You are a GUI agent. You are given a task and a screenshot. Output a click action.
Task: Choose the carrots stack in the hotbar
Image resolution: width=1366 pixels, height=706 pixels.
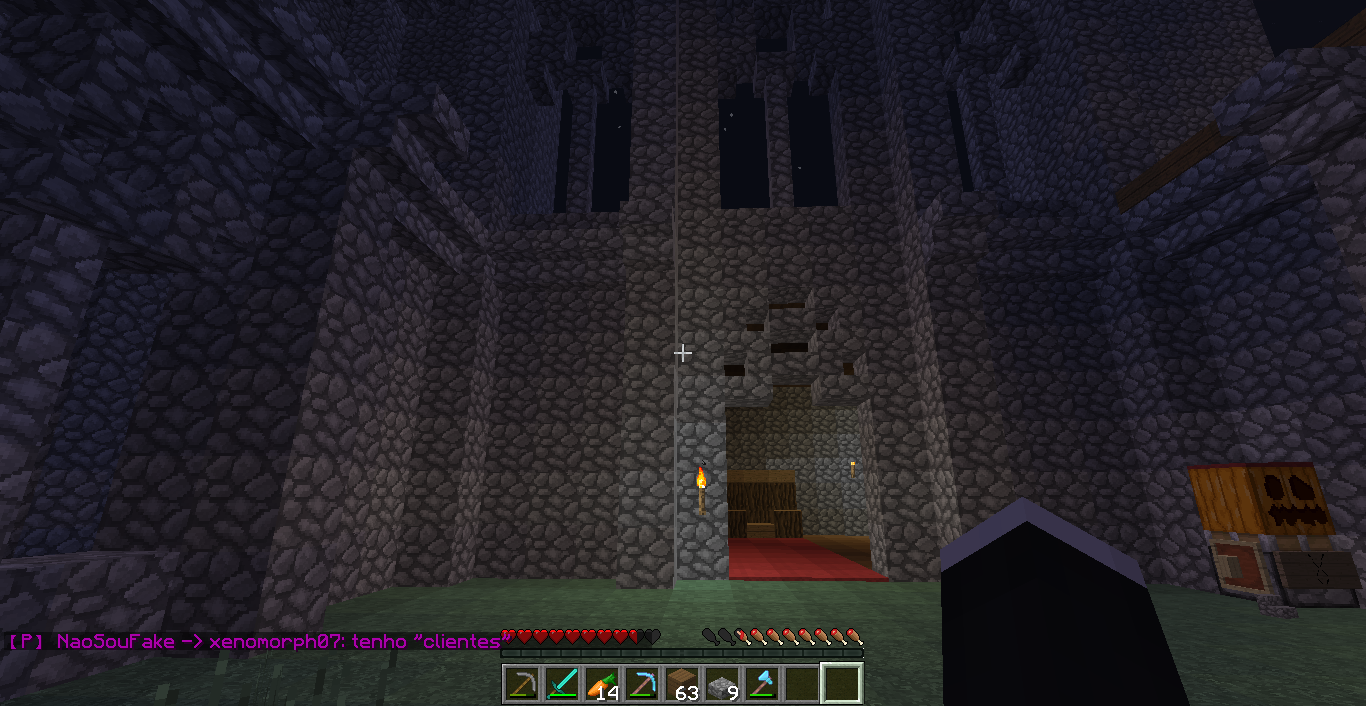click(602, 684)
